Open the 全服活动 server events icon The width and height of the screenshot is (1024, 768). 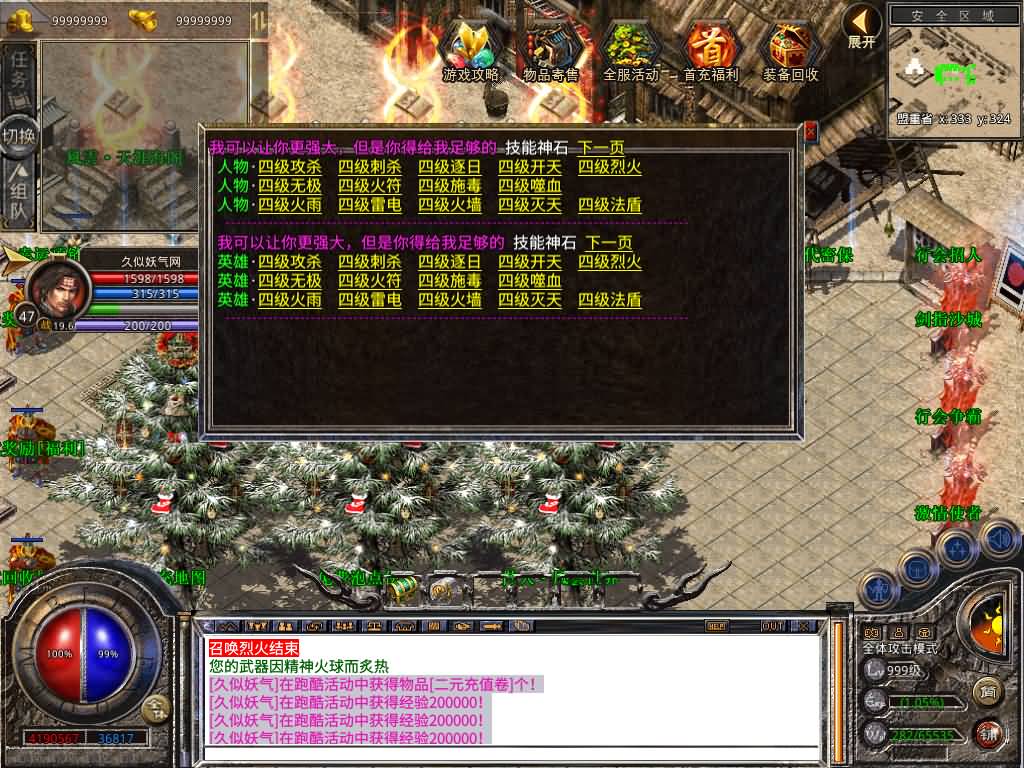[631, 50]
